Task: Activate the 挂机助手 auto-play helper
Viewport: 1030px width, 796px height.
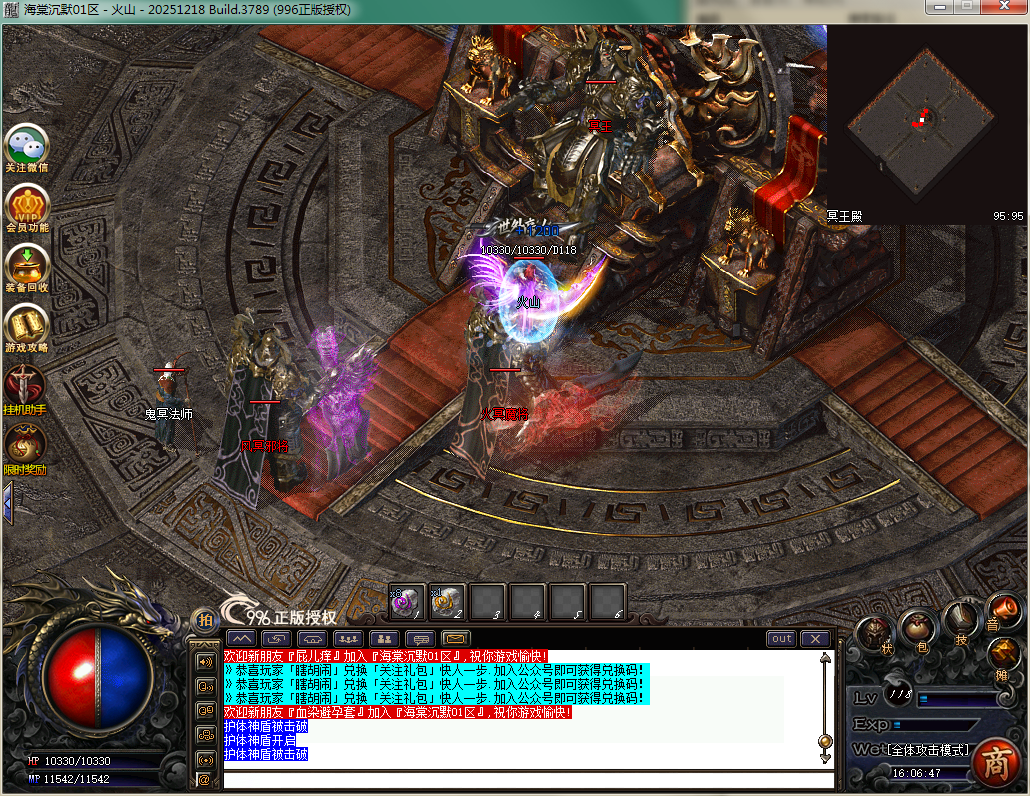Action: pos(25,387)
